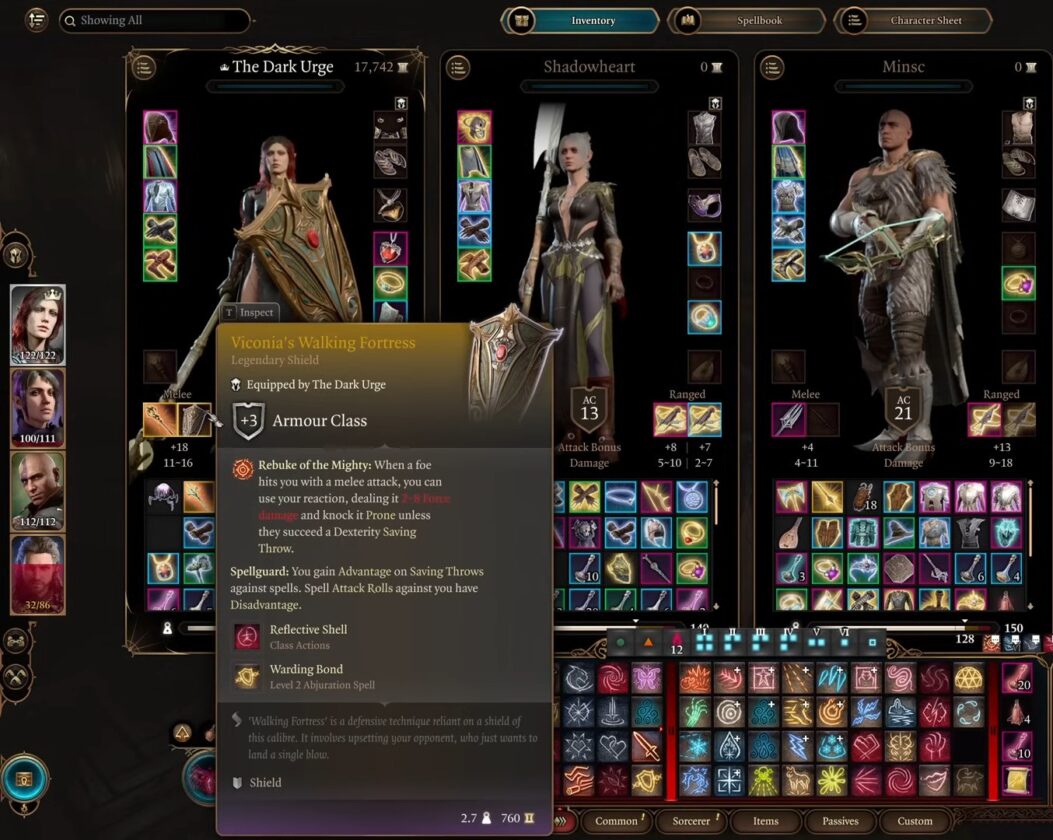Select The Dark Urge party portrait
Screen dimensions: 1053x840
pyautogui.click(x=38, y=324)
